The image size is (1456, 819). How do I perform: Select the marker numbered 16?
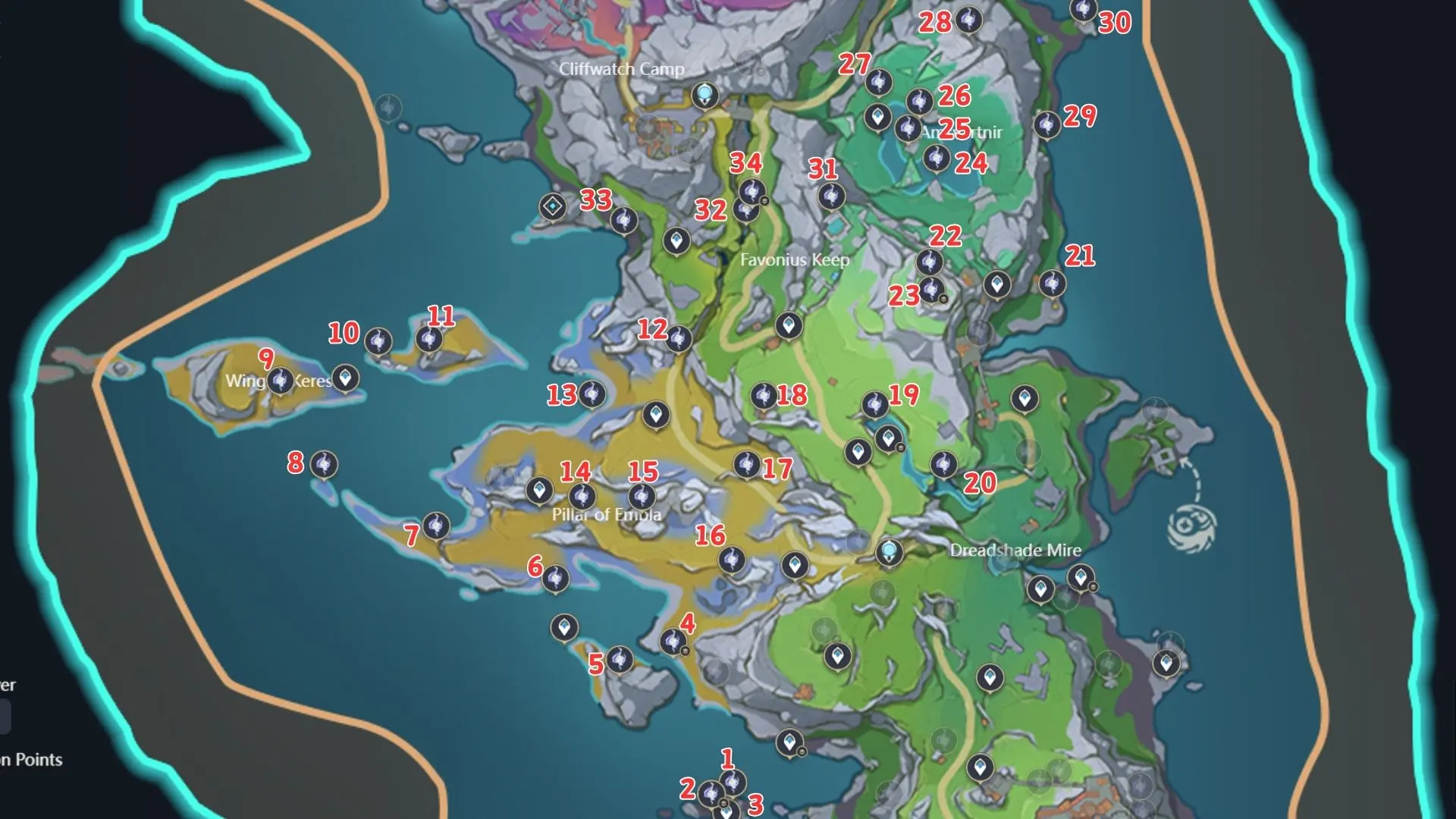(732, 560)
